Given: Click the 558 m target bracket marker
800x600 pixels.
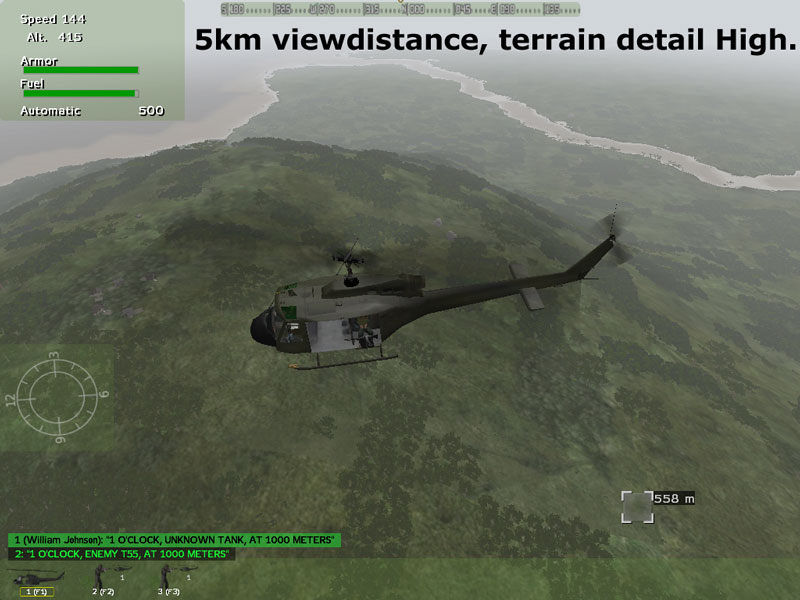Looking at the screenshot, I should (x=636, y=506).
